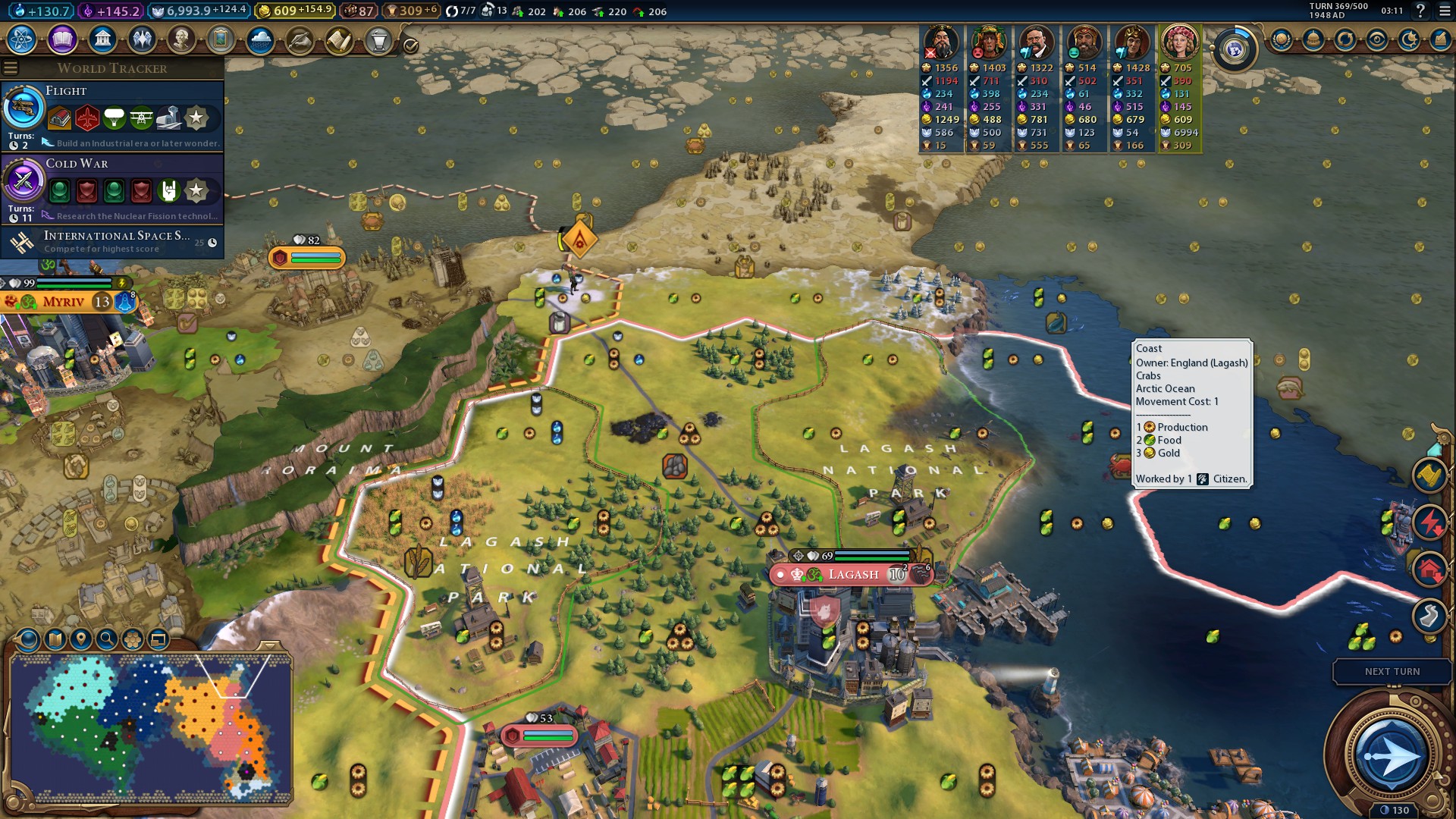This screenshot has height=819, width=1456.
Task: View the Government screen
Action: click(x=102, y=39)
